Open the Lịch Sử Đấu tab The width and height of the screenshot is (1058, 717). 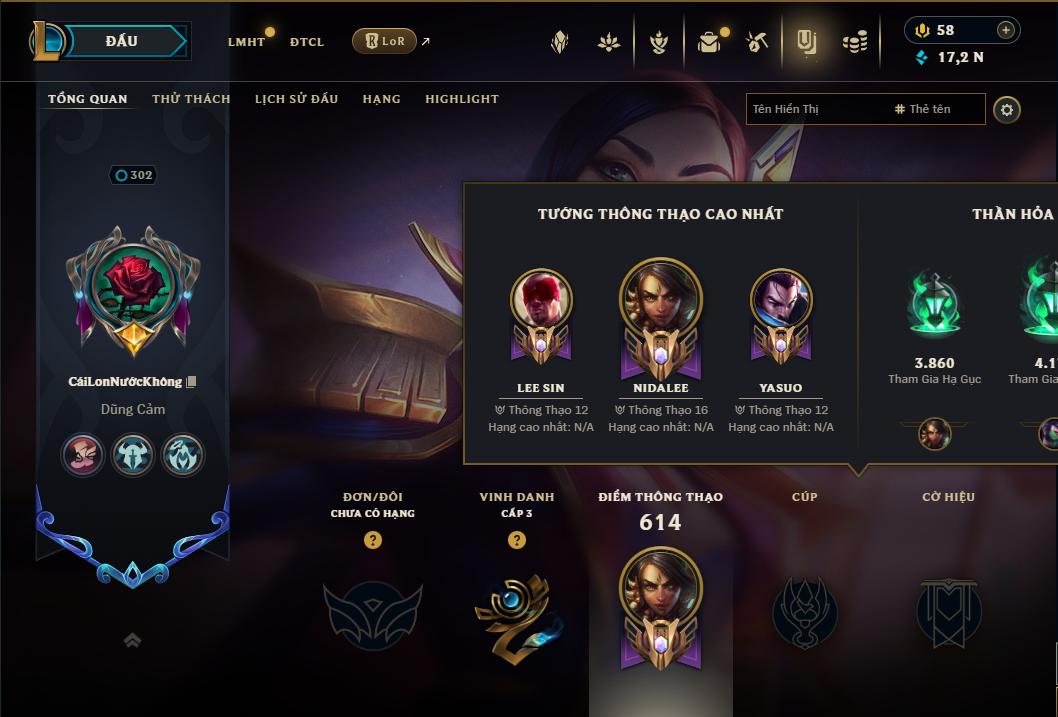coord(296,99)
